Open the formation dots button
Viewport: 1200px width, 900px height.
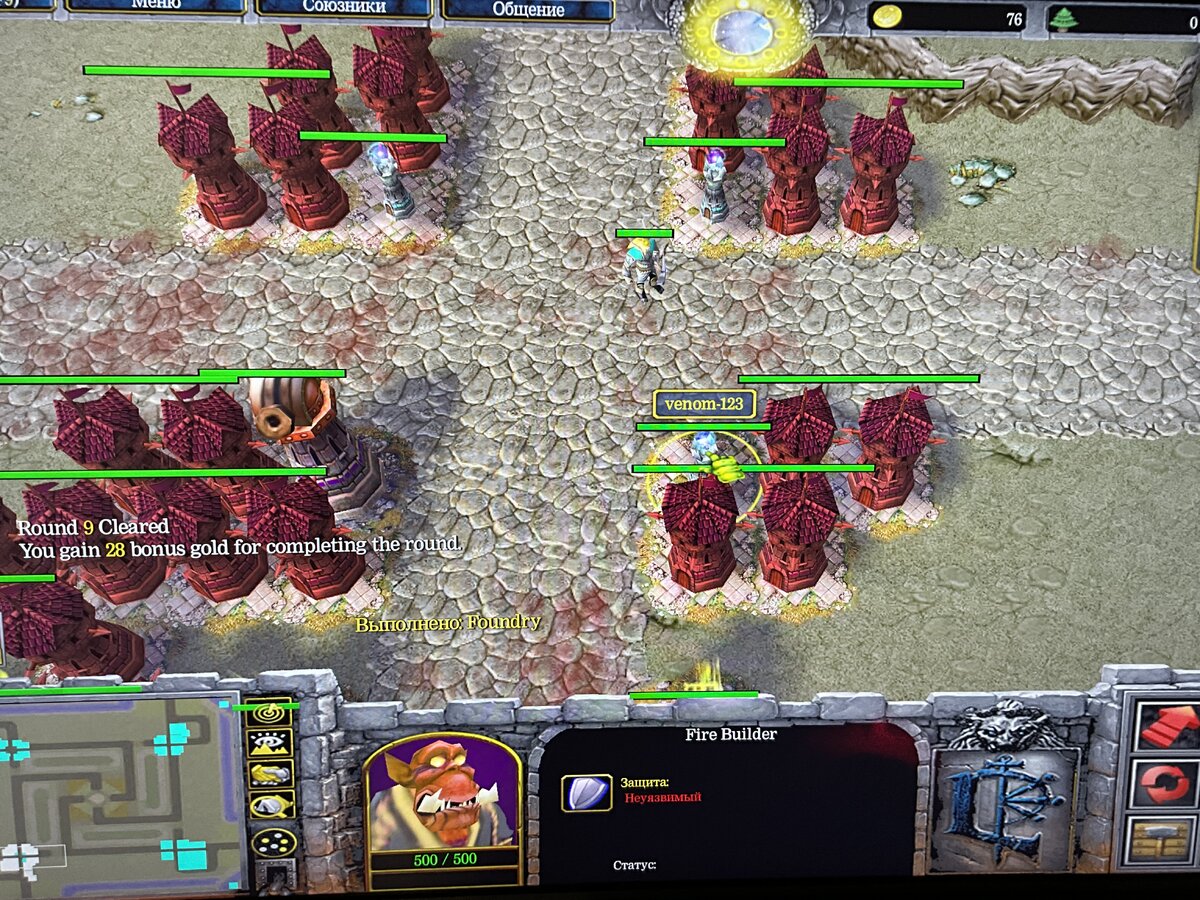pyautogui.click(x=271, y=842)
